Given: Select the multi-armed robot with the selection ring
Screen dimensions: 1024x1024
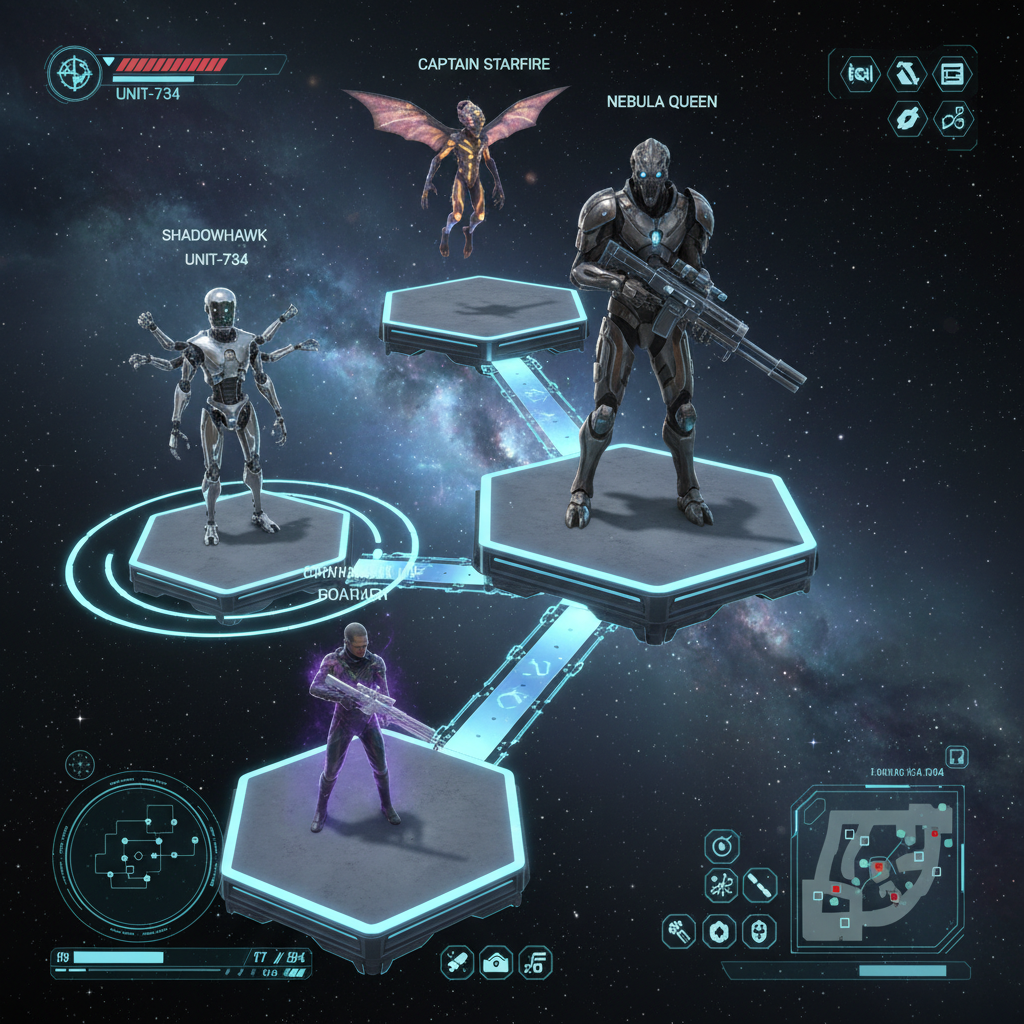Looking at the screenshot, I should tap(222, 410).
